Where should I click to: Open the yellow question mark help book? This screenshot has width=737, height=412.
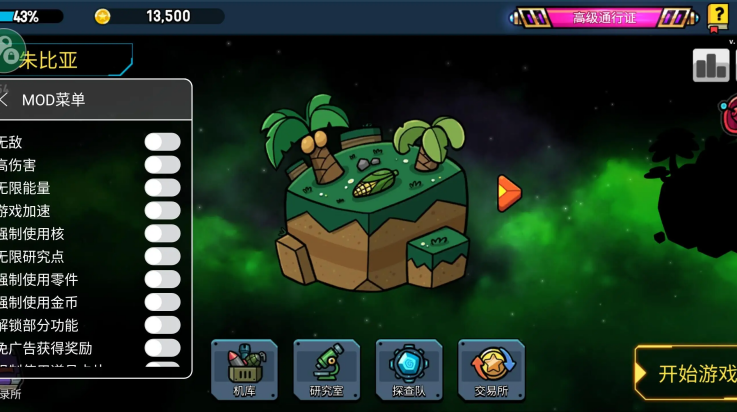718,15
